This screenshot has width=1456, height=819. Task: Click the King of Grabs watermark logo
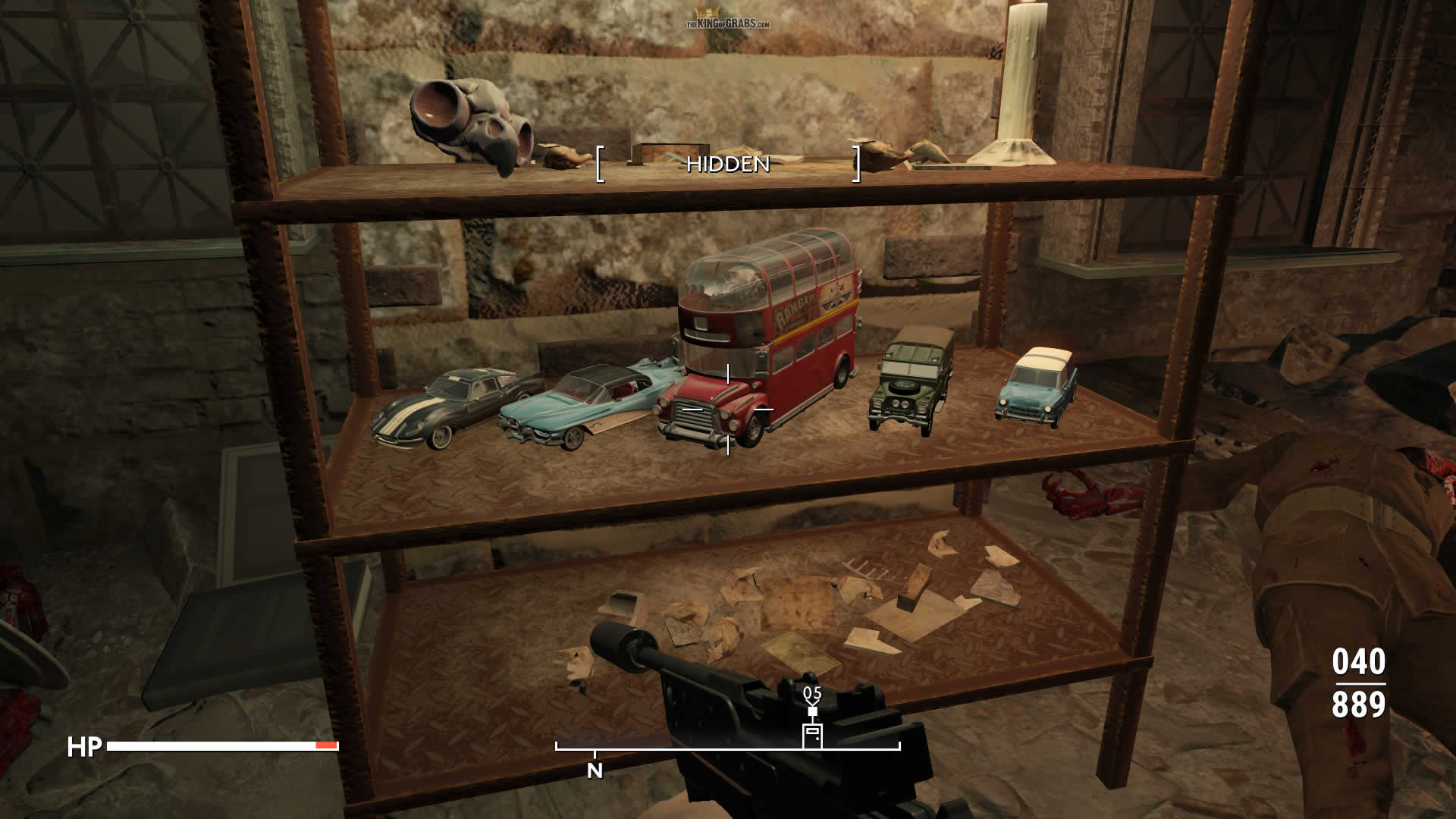[x=727, y=20]
